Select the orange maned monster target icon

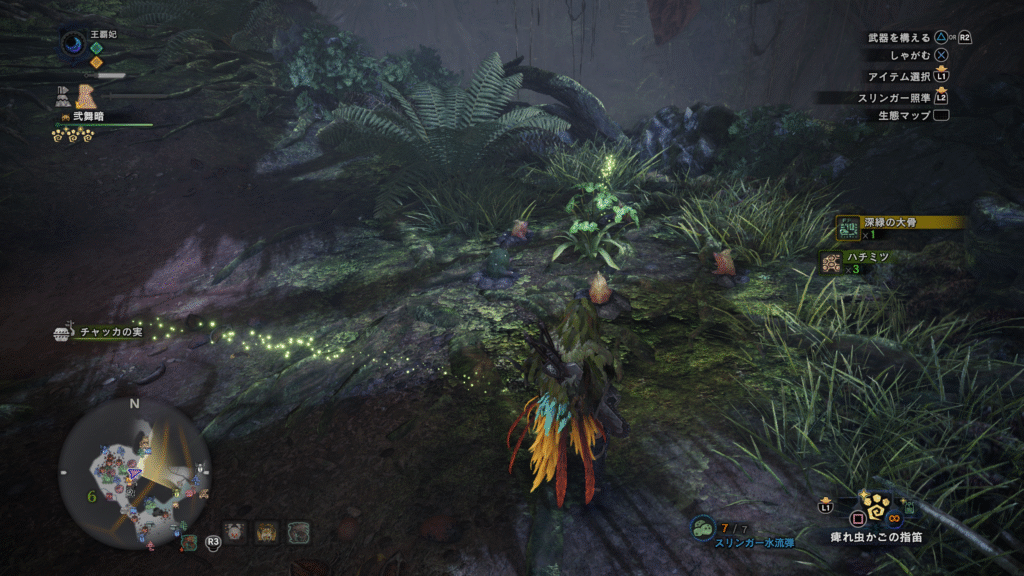click(266, 533)
